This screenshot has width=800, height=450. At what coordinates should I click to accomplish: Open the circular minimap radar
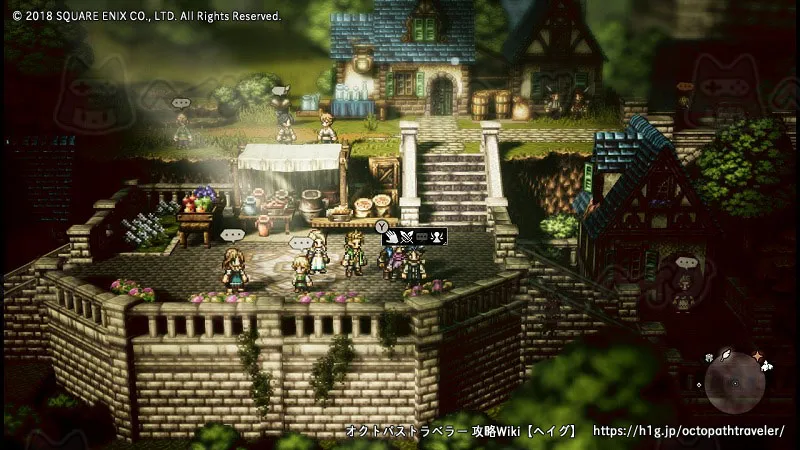pos(735,382)
